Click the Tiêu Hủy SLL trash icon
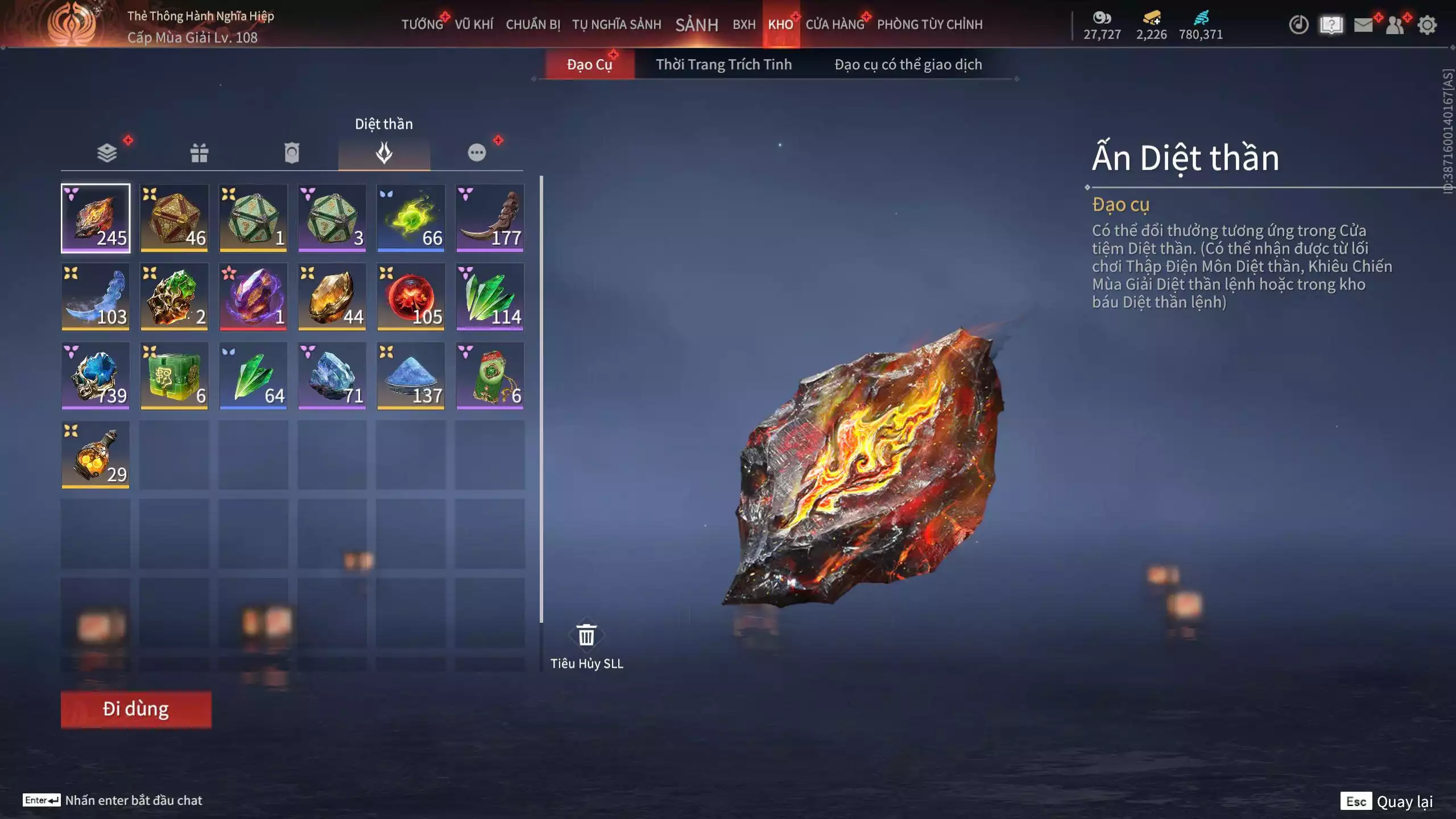Viewport: 1456px width, 819px height. pos(586,636)
